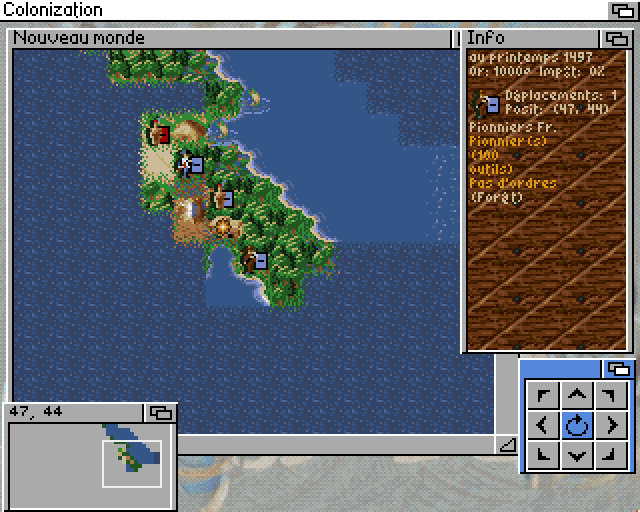Viewport: 640px width, 512px height.
Task: Click the map window resize corner gadget
Action: point(507,445)
